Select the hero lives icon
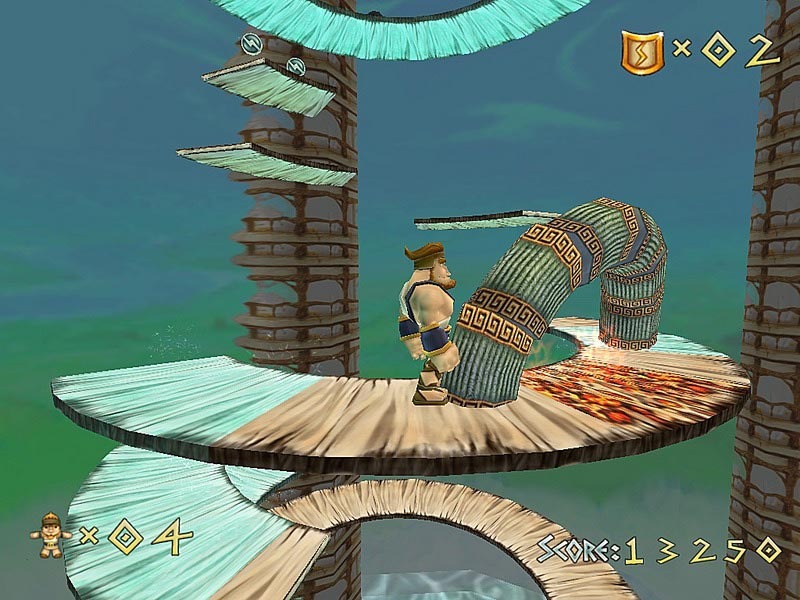Image resolution: width=800 pixels, height=600 pixels. (49, 536)
